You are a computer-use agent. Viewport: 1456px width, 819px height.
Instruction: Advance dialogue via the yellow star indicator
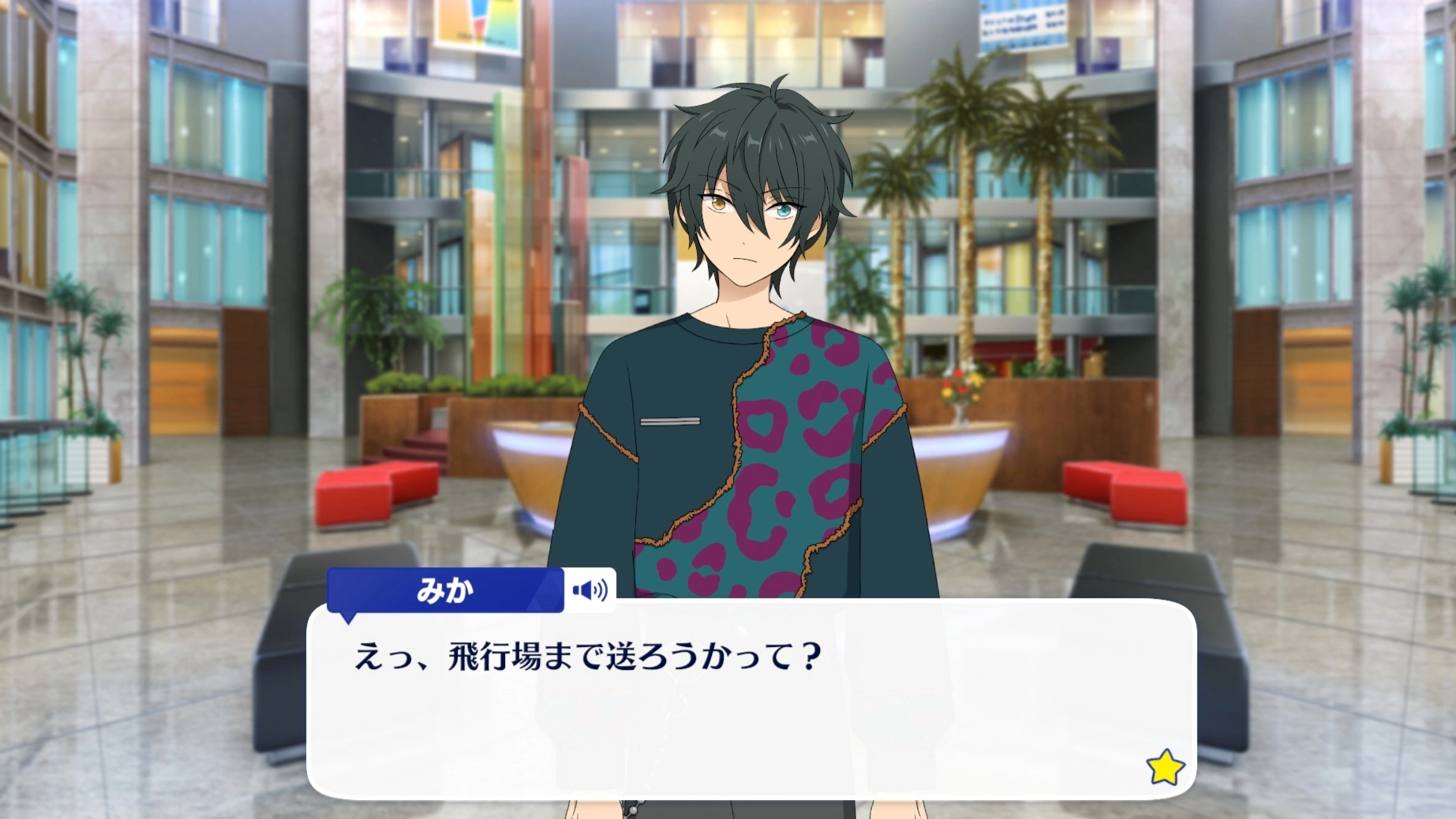point(1165,768)
